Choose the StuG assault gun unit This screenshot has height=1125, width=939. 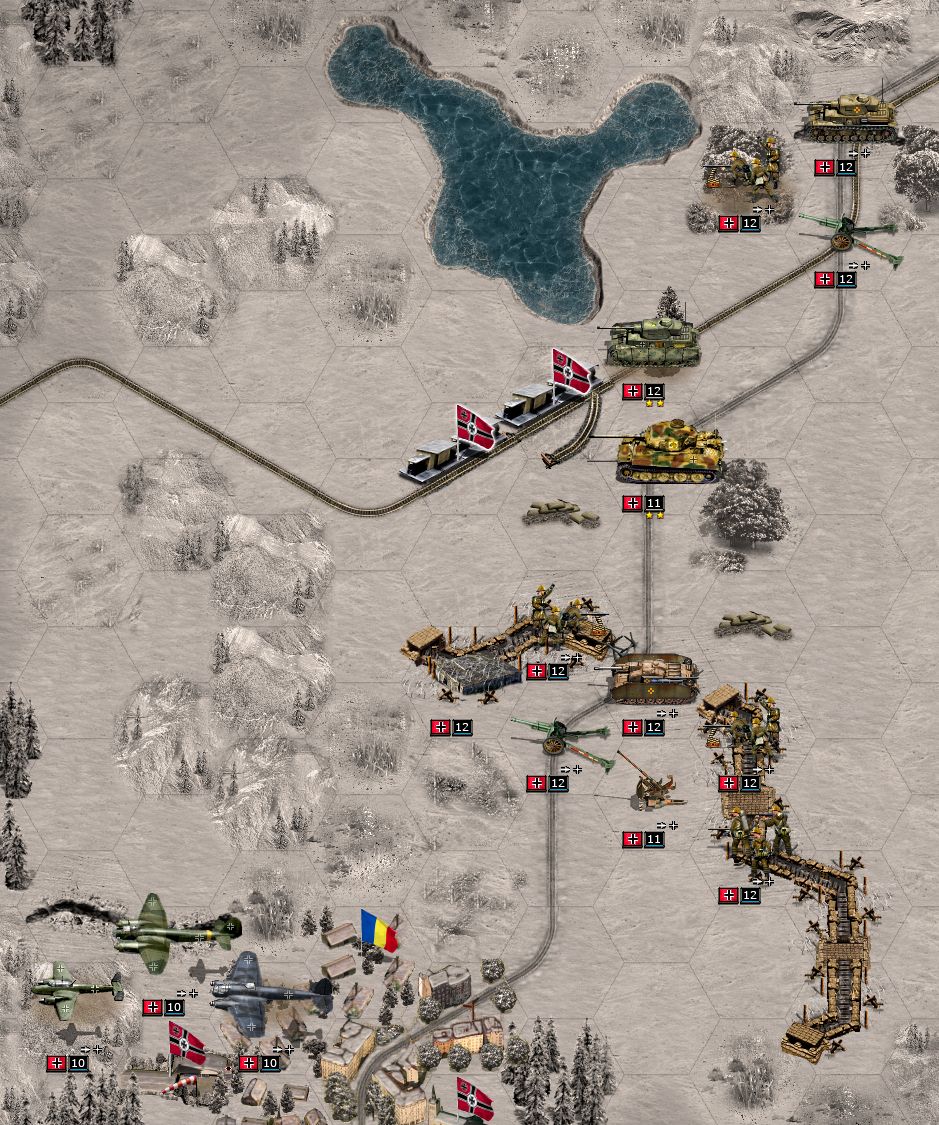(654, 679)
